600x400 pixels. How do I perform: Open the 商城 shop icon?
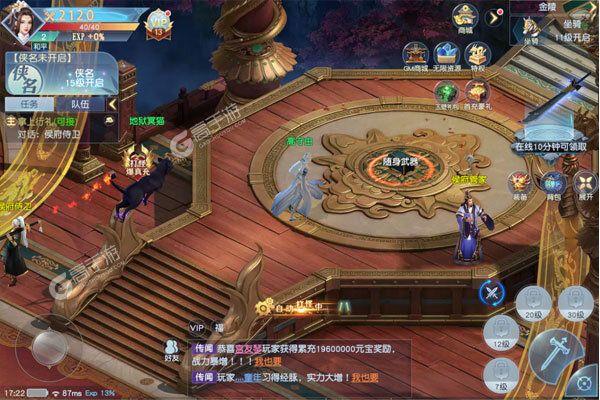(463, 18)
